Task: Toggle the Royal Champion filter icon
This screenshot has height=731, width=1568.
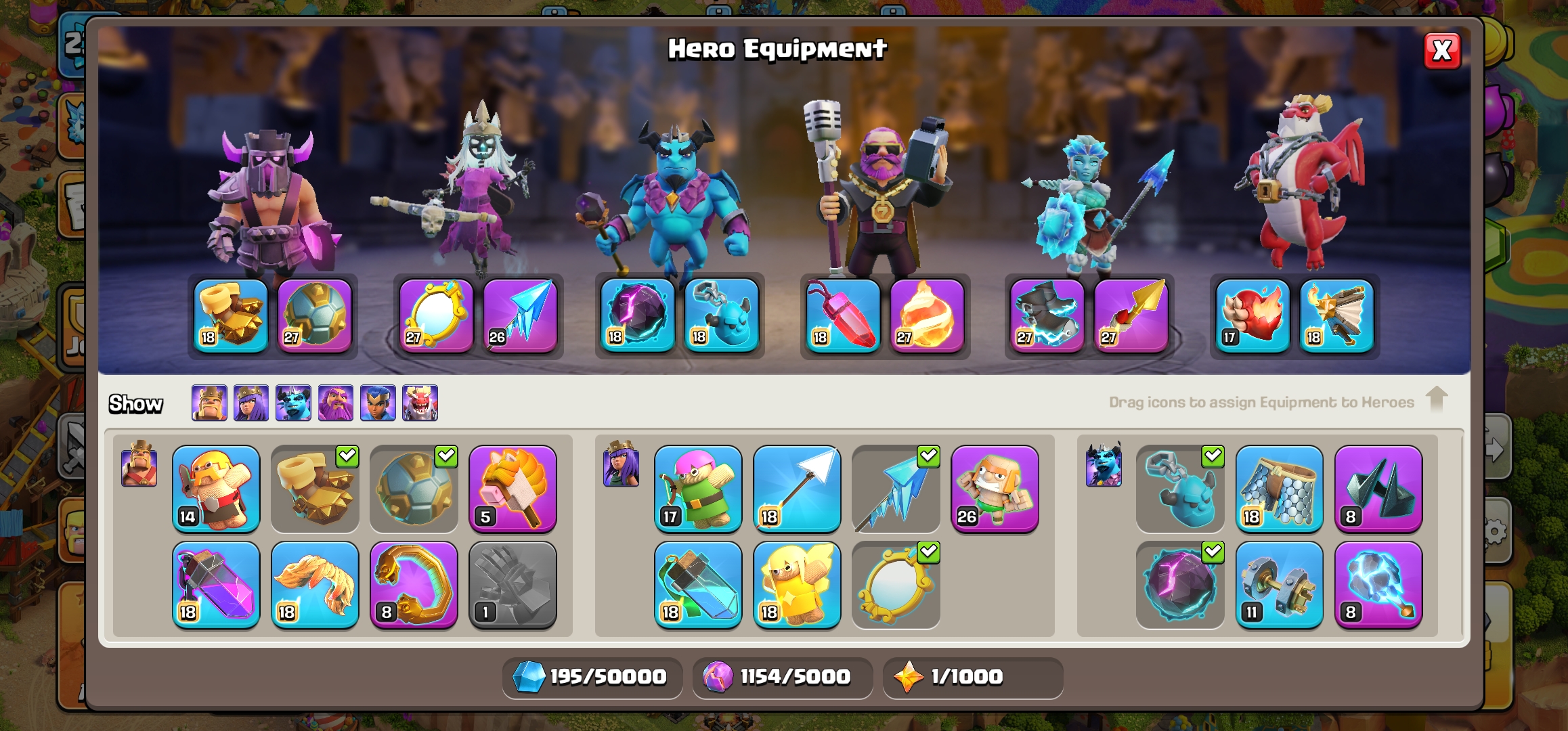Action: pos(378,403)
